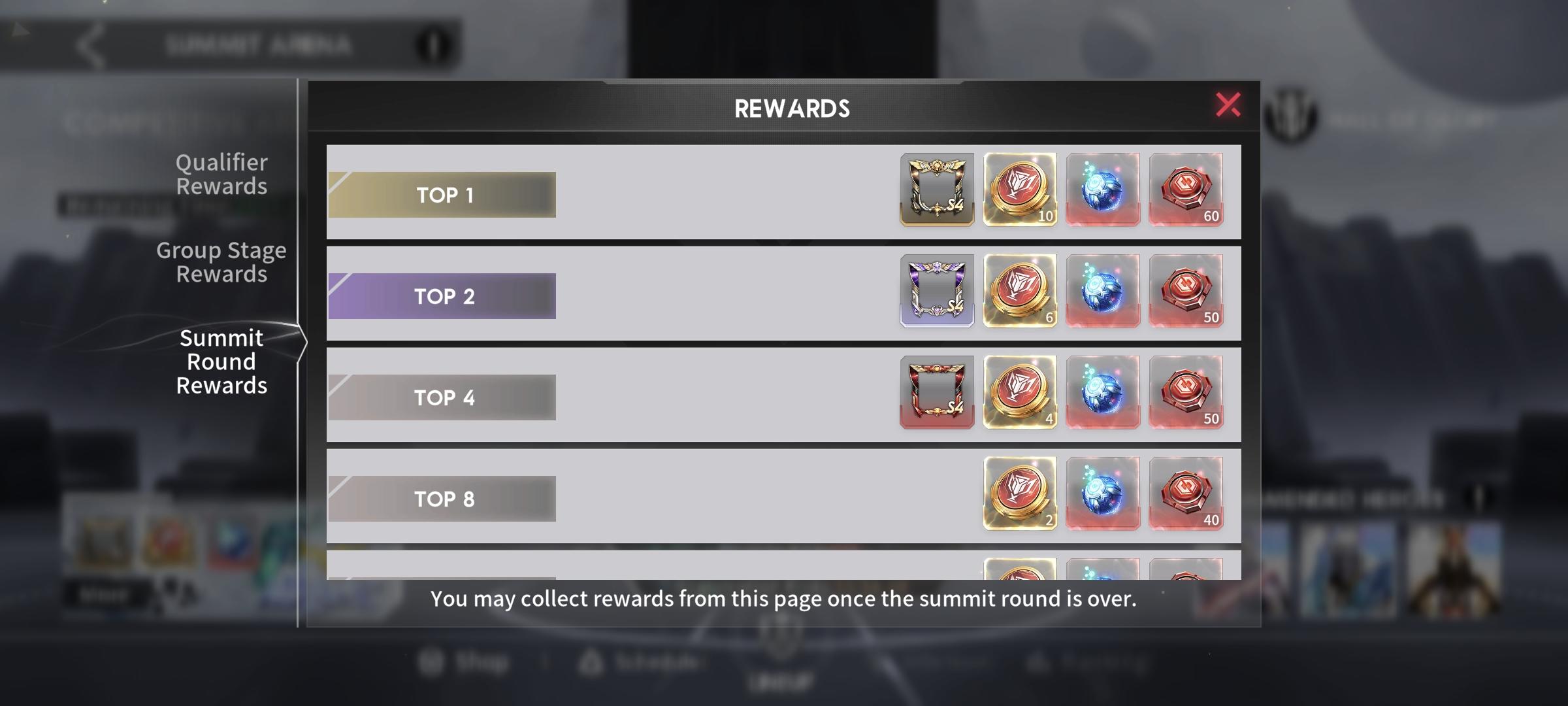The image size is (1568, 706).
Task: Select the gold S4 avatar frame in Top 1 row
Action: (x=937, y=190)
